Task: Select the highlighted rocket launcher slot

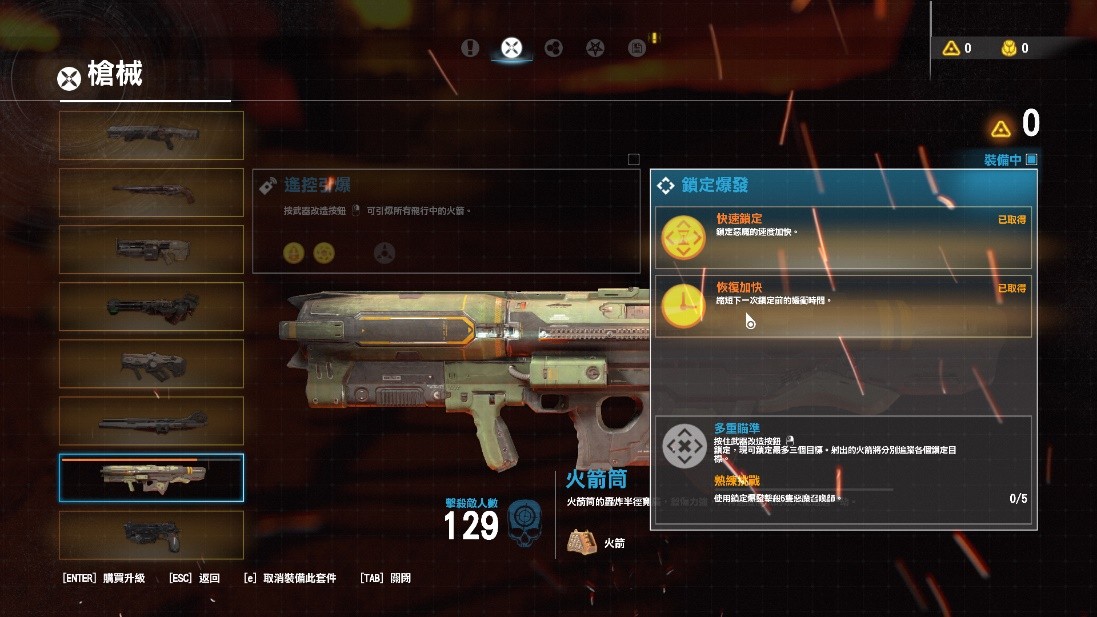Action: tap(151, 478)
